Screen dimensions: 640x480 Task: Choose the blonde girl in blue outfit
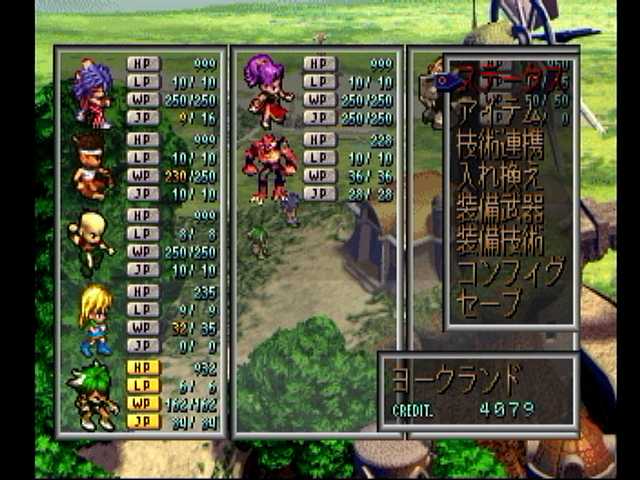point(94,318)
